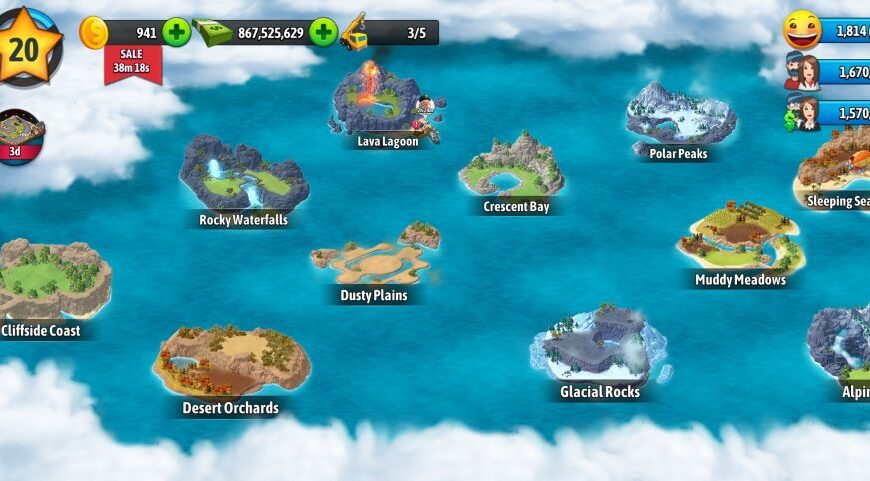
Task: Open the happiness smiley face stat
Action: coord(803,30)
